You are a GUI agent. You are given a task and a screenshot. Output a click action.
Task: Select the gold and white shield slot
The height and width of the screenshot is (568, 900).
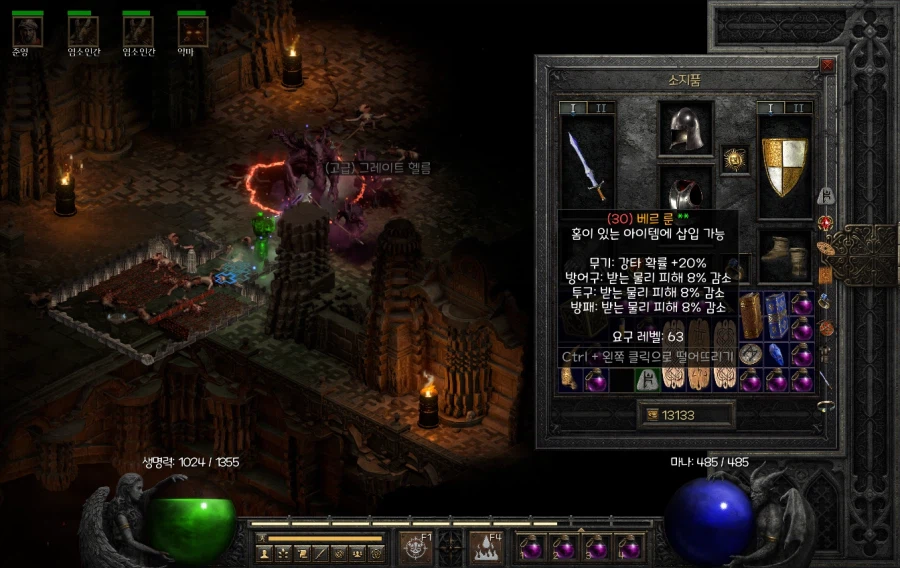pos(785,165)
